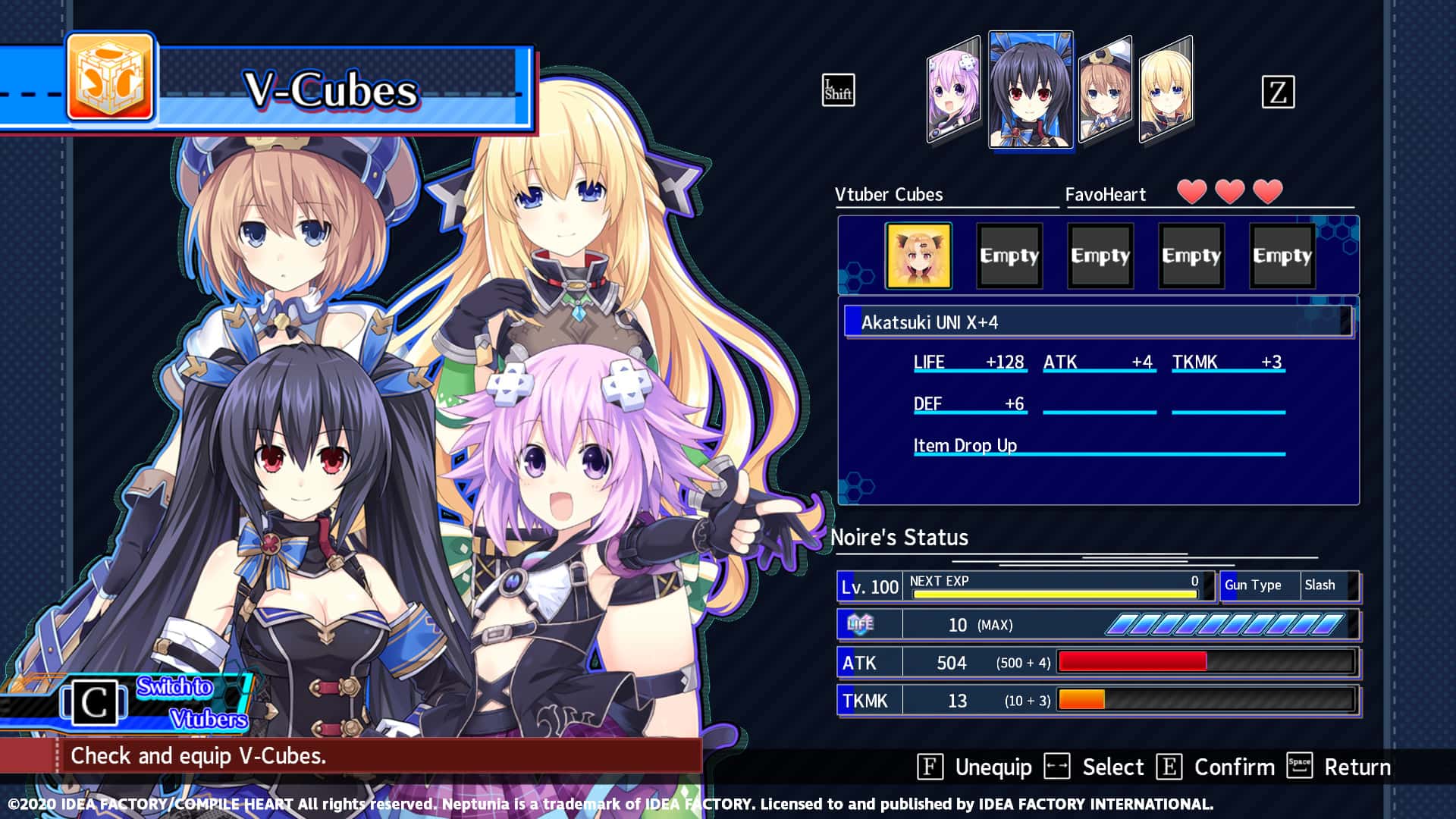
Task: Expand the Item Drop Up effect entry
Action: click(x=965, y=446)
